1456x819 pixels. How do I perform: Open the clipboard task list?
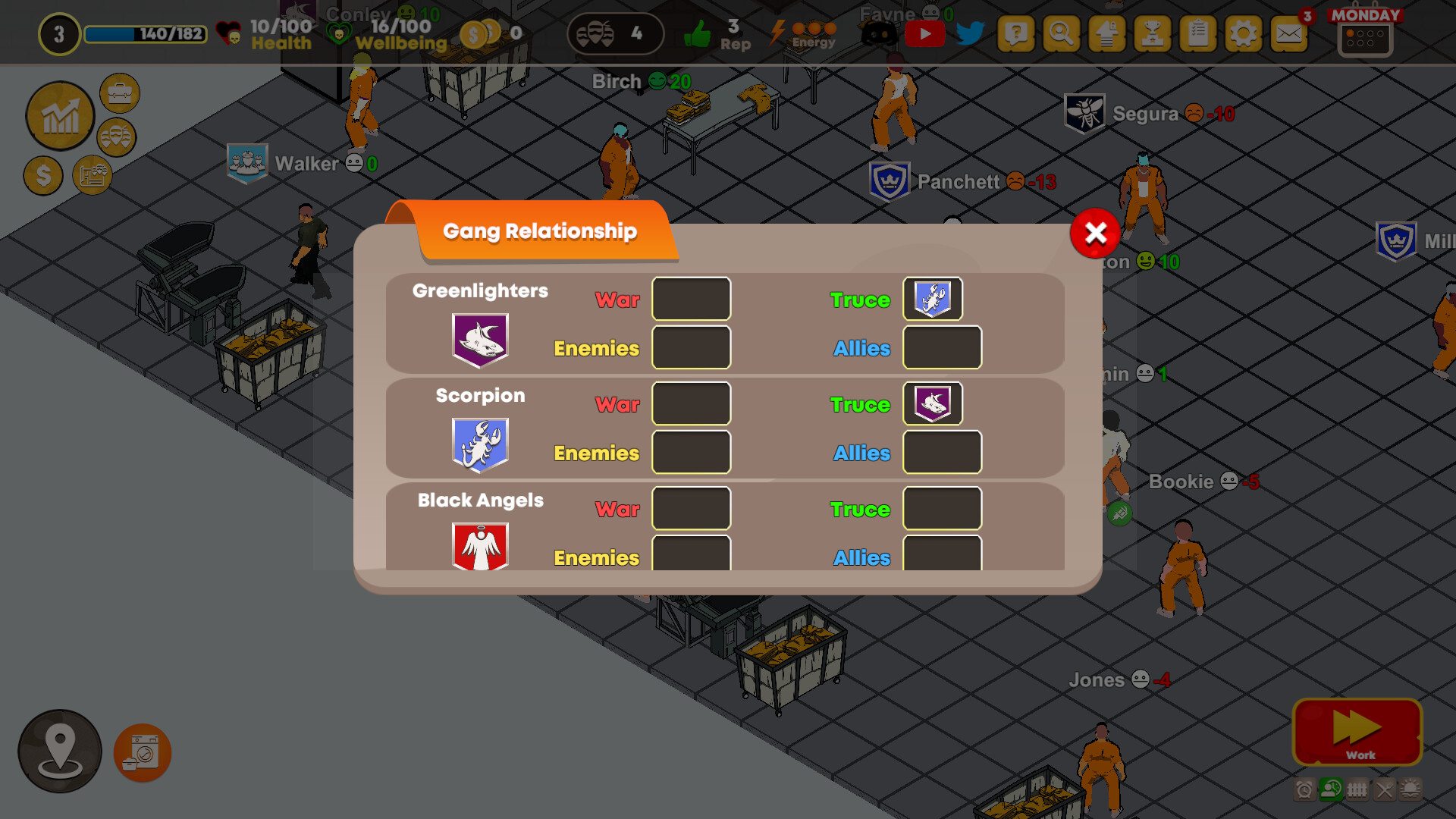click(1198, 34)
